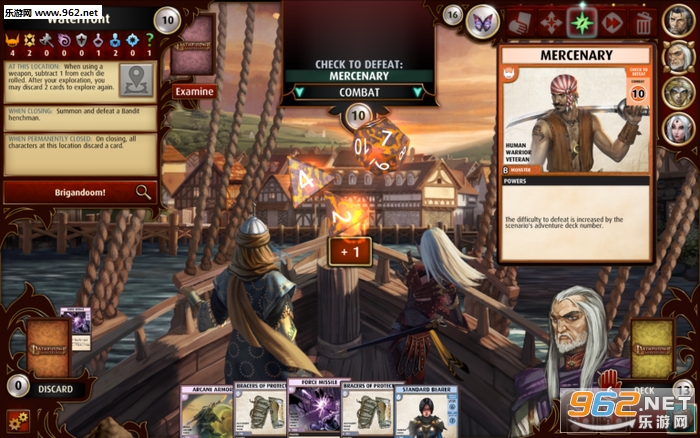This screenshot has width=700, height=438.
Task: Select the Force Missile card
Action: pyautogui.click(x=313, y=412)
